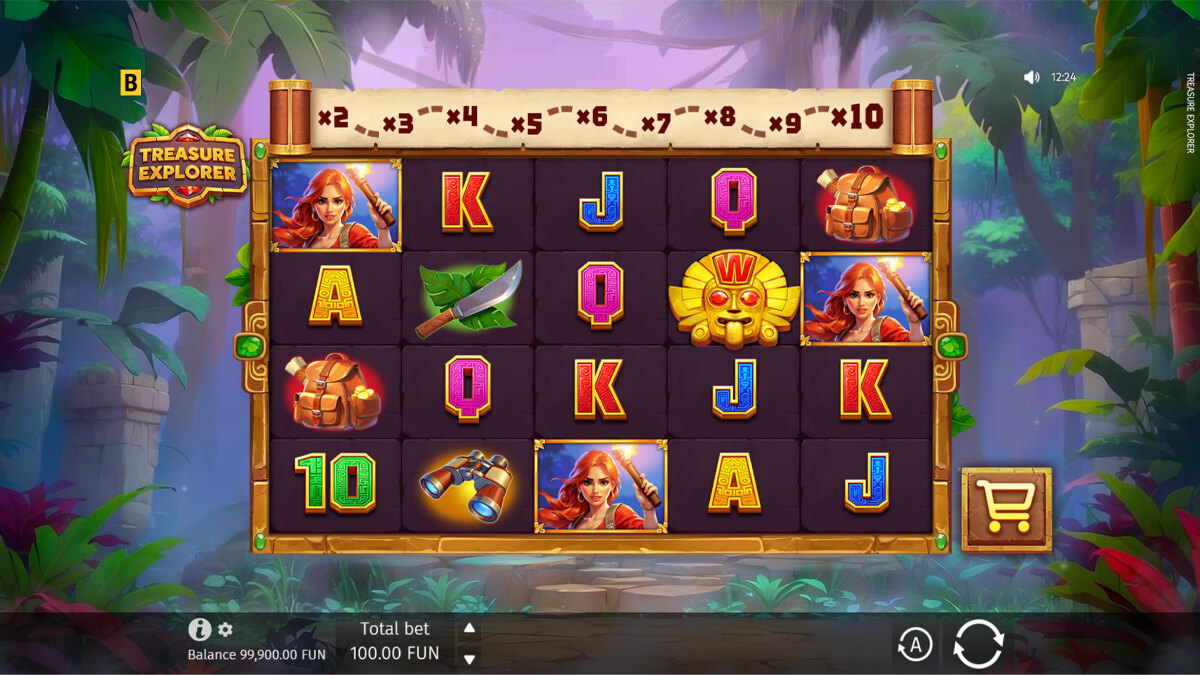This screenshot has width=1200, height=675.
Task: Spin the reels with the circular arrows button
Action: [977, 643]
